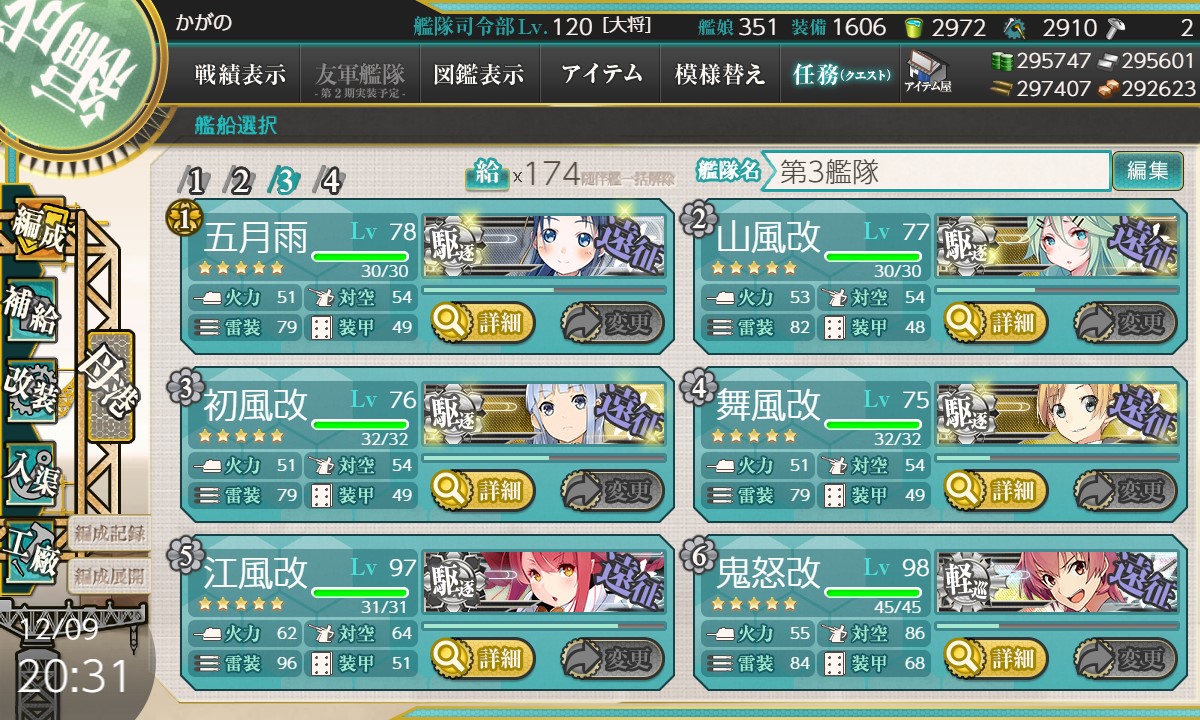Open the 任務 quest list
This screenshot has width=1200, height=720.
840,75
